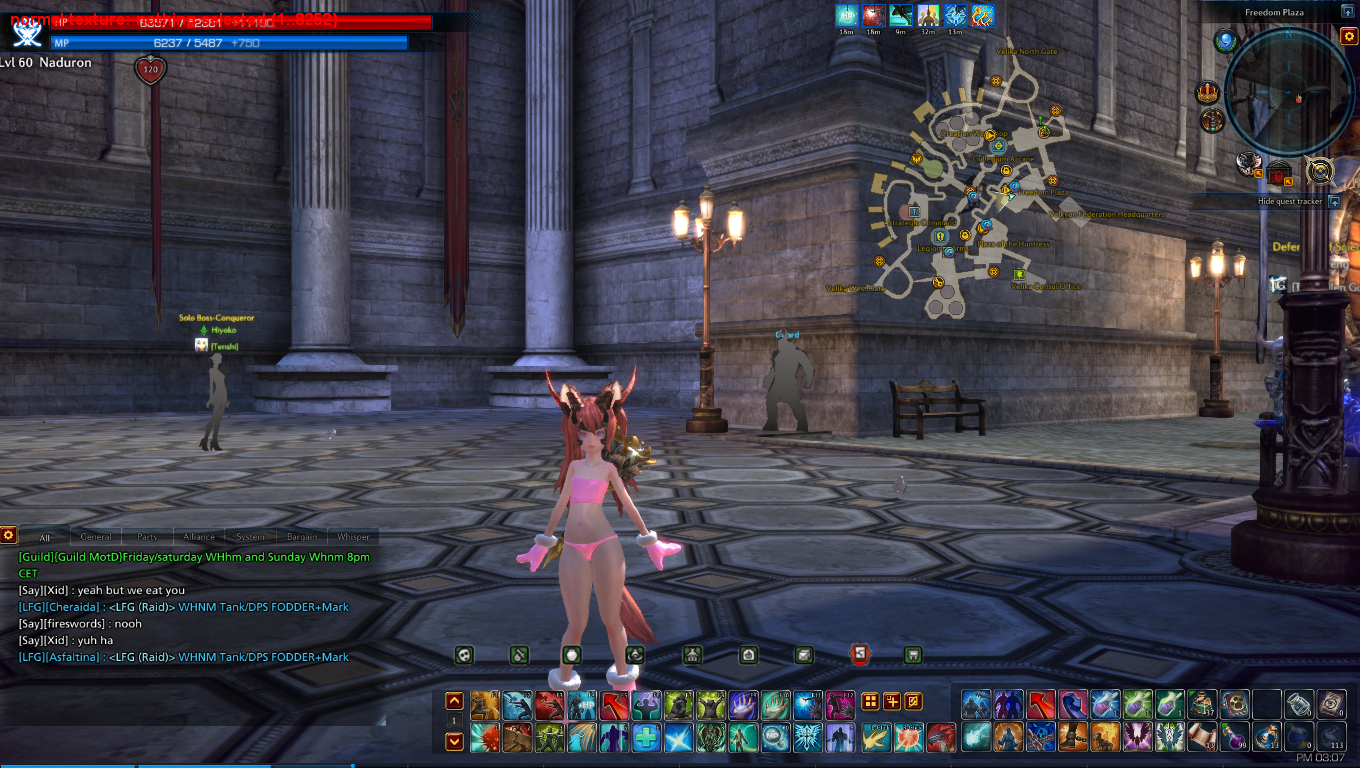The height and width of the screenshot is (768, 1360).
Task: Open the skull icon menu shortcut
Action: [x=464, y=655]
